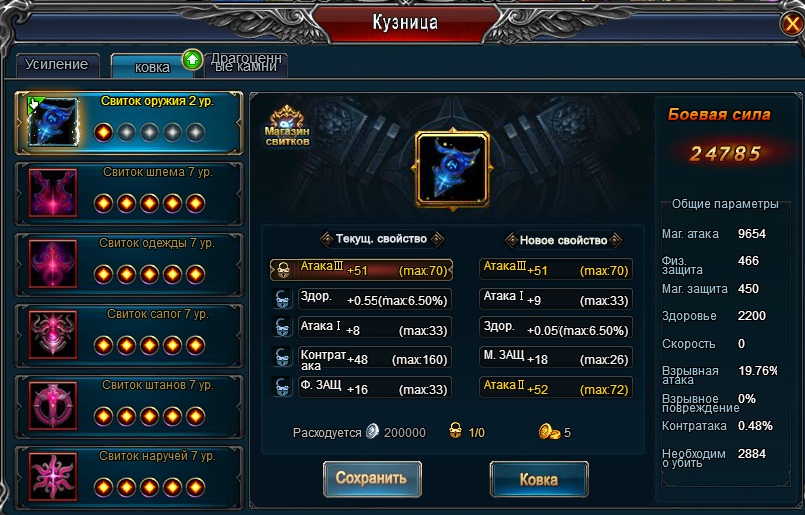Start forging with the Ковка button

(539, 479)
